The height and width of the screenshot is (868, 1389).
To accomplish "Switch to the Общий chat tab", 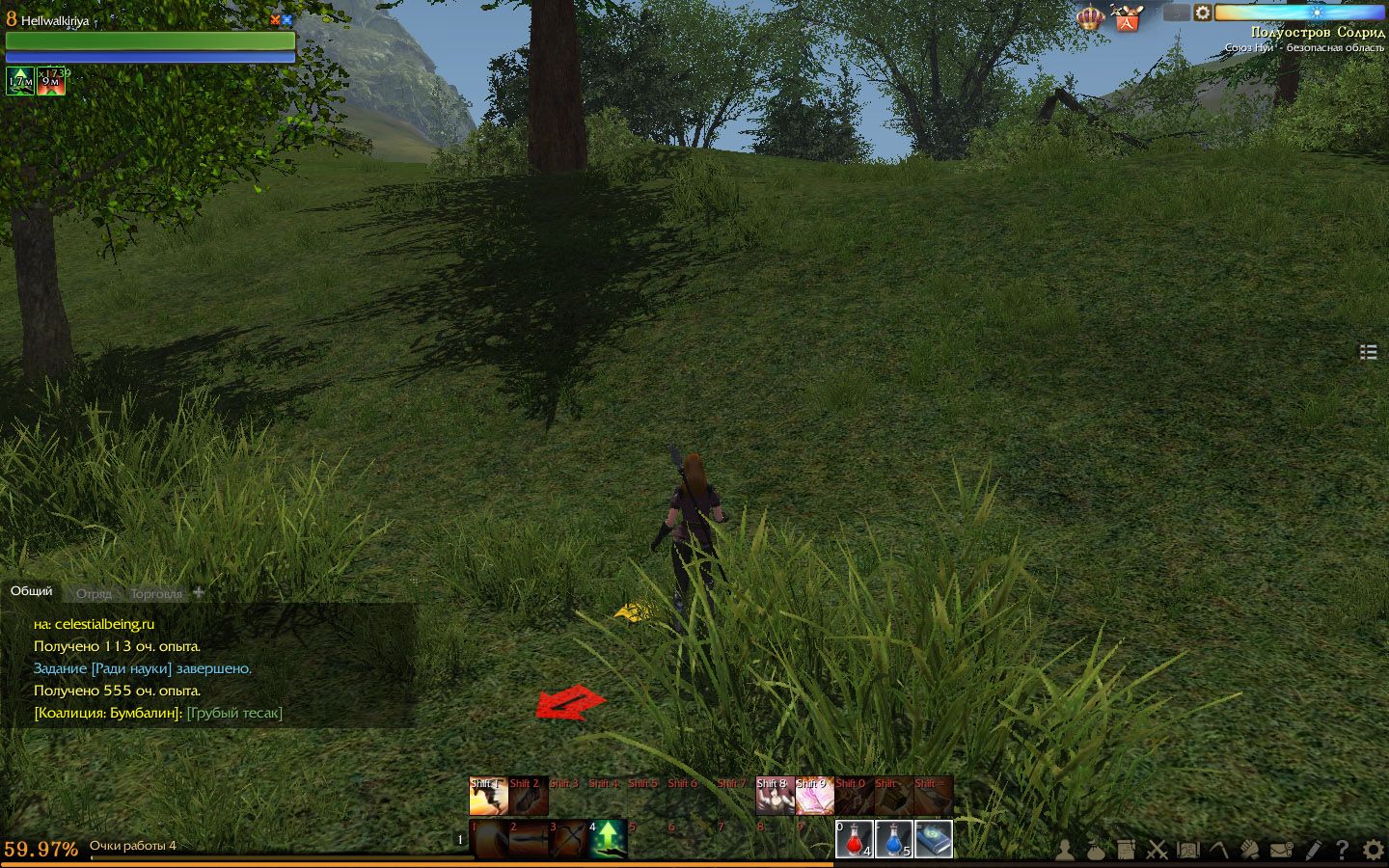I will pos(32,591).
